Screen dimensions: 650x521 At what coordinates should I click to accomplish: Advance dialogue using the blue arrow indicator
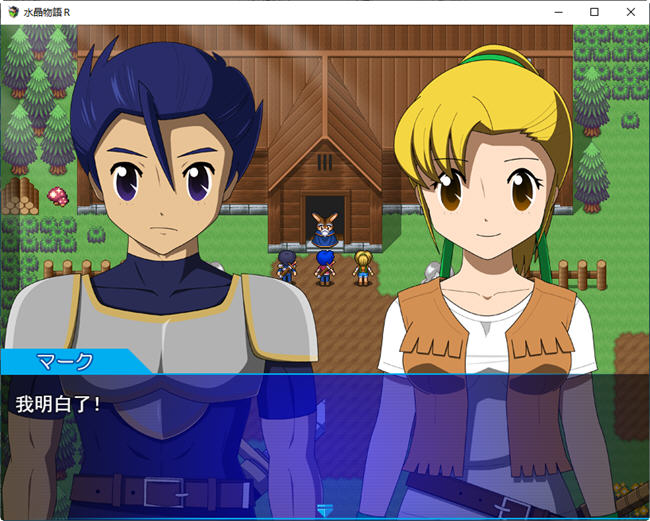tap(324, 510)
